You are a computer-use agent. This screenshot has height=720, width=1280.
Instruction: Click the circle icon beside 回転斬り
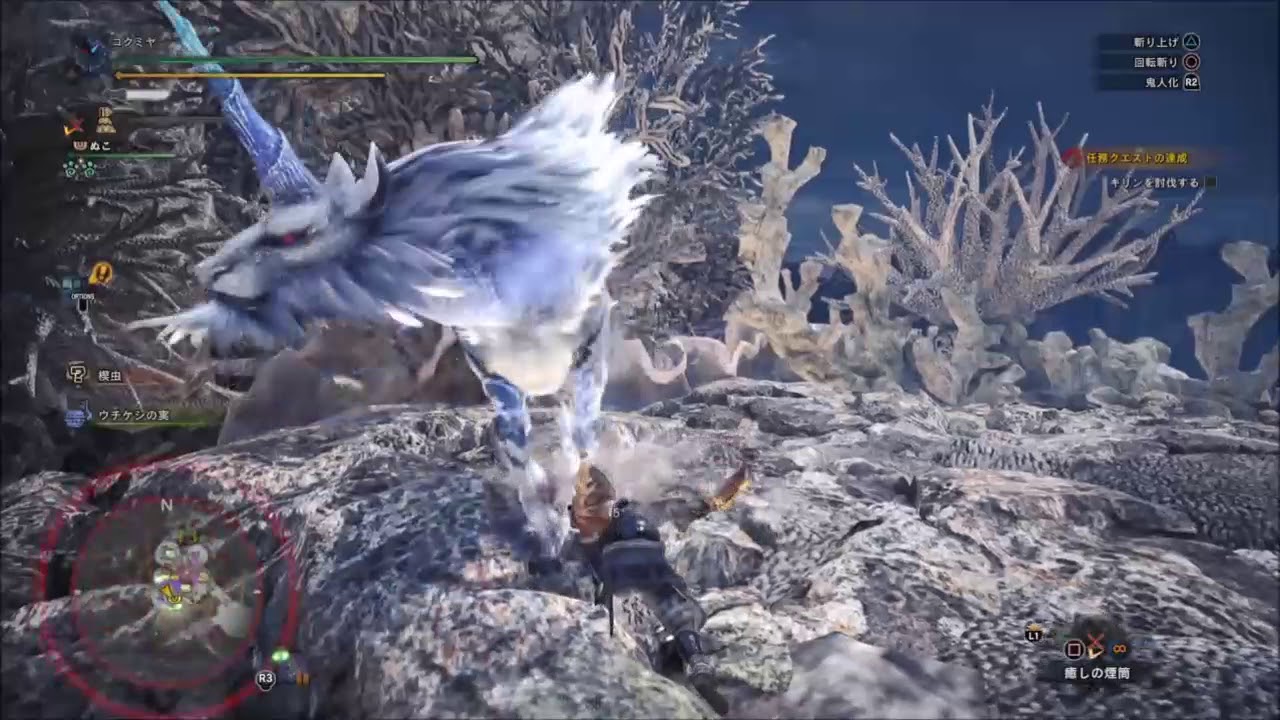(1190, 62)
